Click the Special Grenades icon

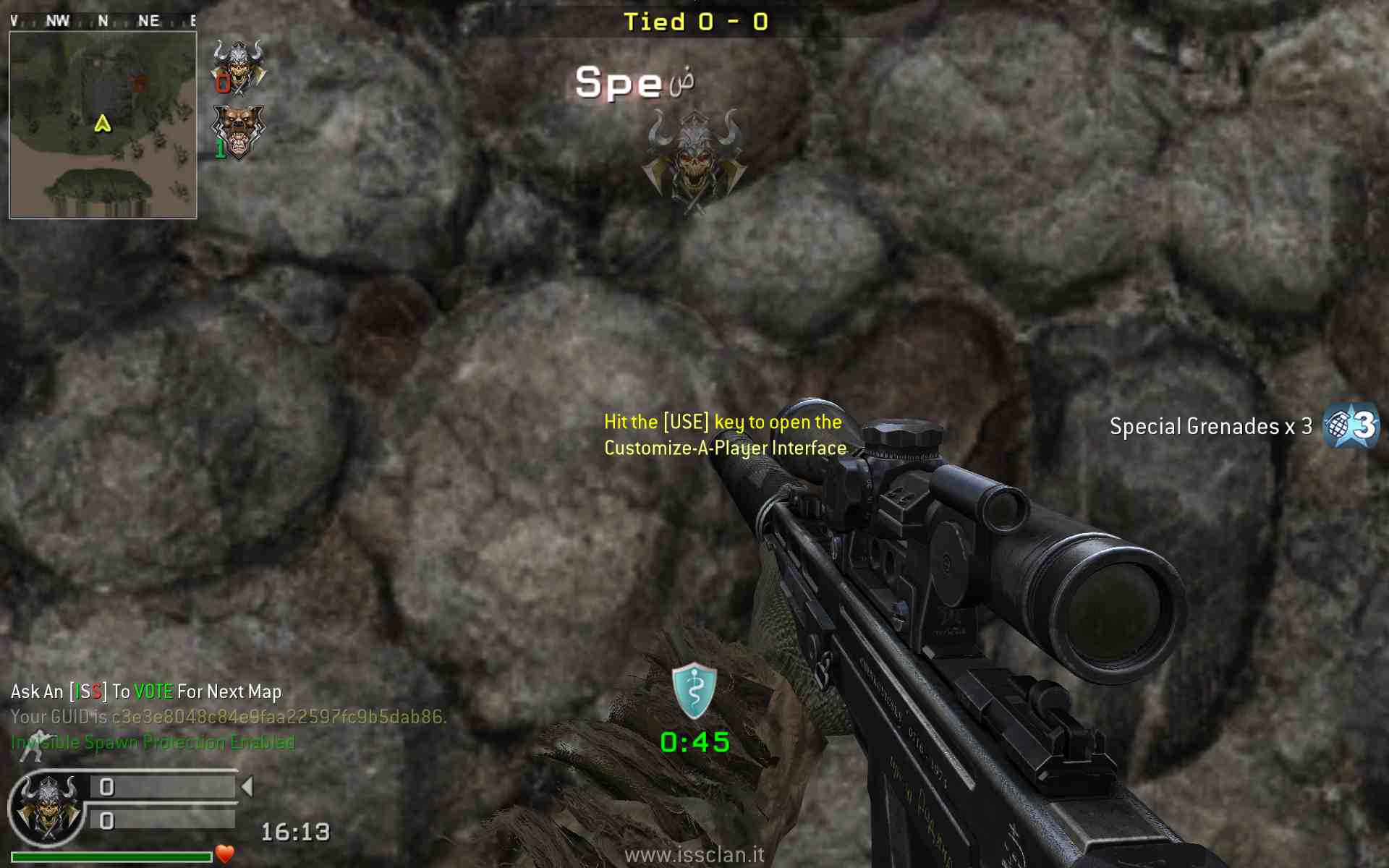1350,426
